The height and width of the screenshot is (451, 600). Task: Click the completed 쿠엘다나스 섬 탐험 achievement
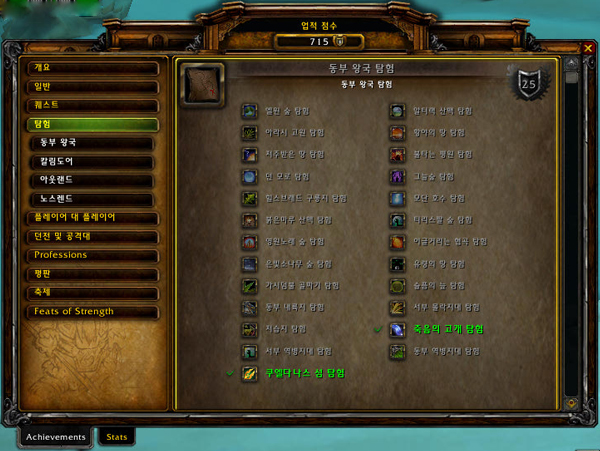click(x=305, y=373)
